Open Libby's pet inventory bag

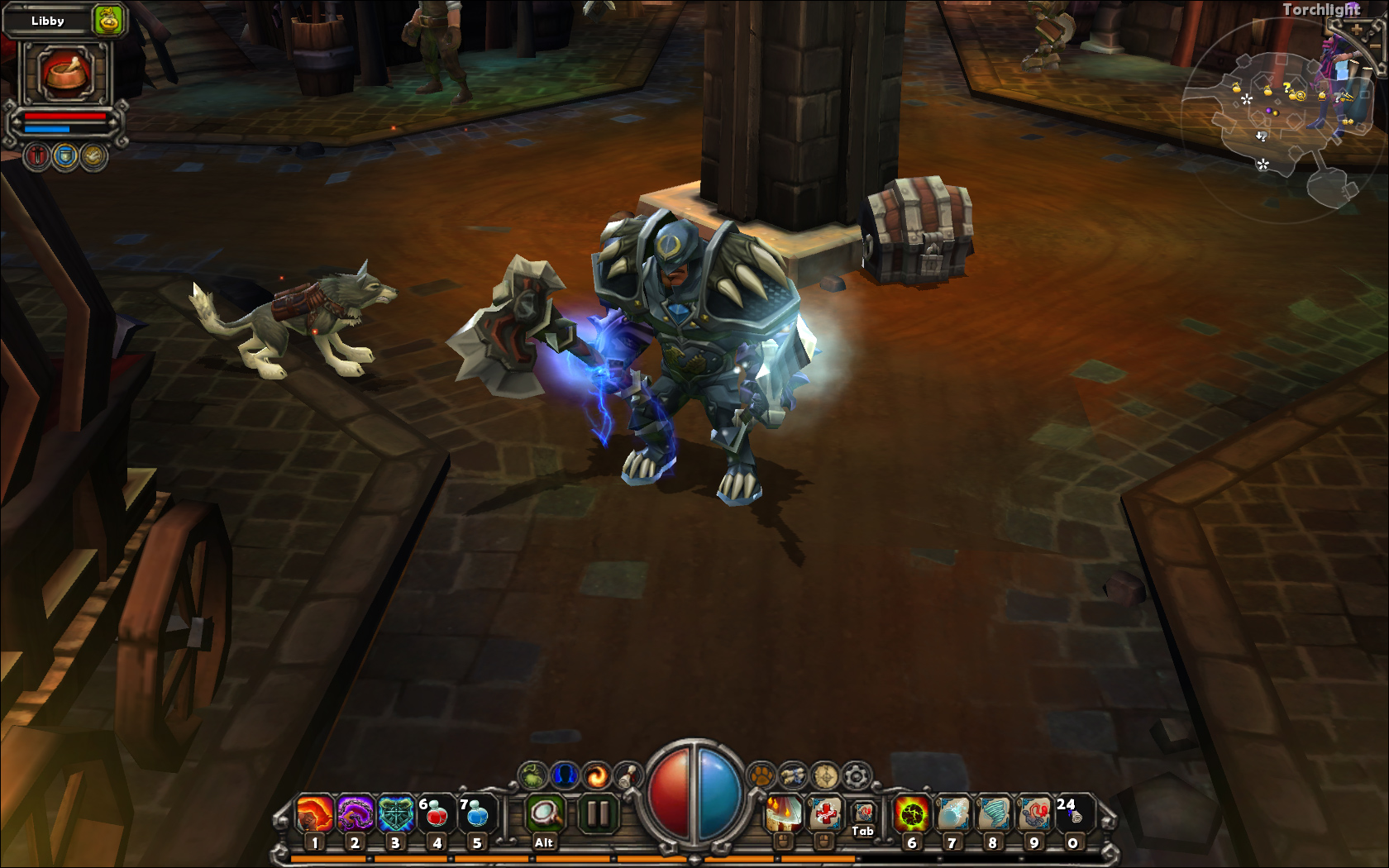pos(108,20)
